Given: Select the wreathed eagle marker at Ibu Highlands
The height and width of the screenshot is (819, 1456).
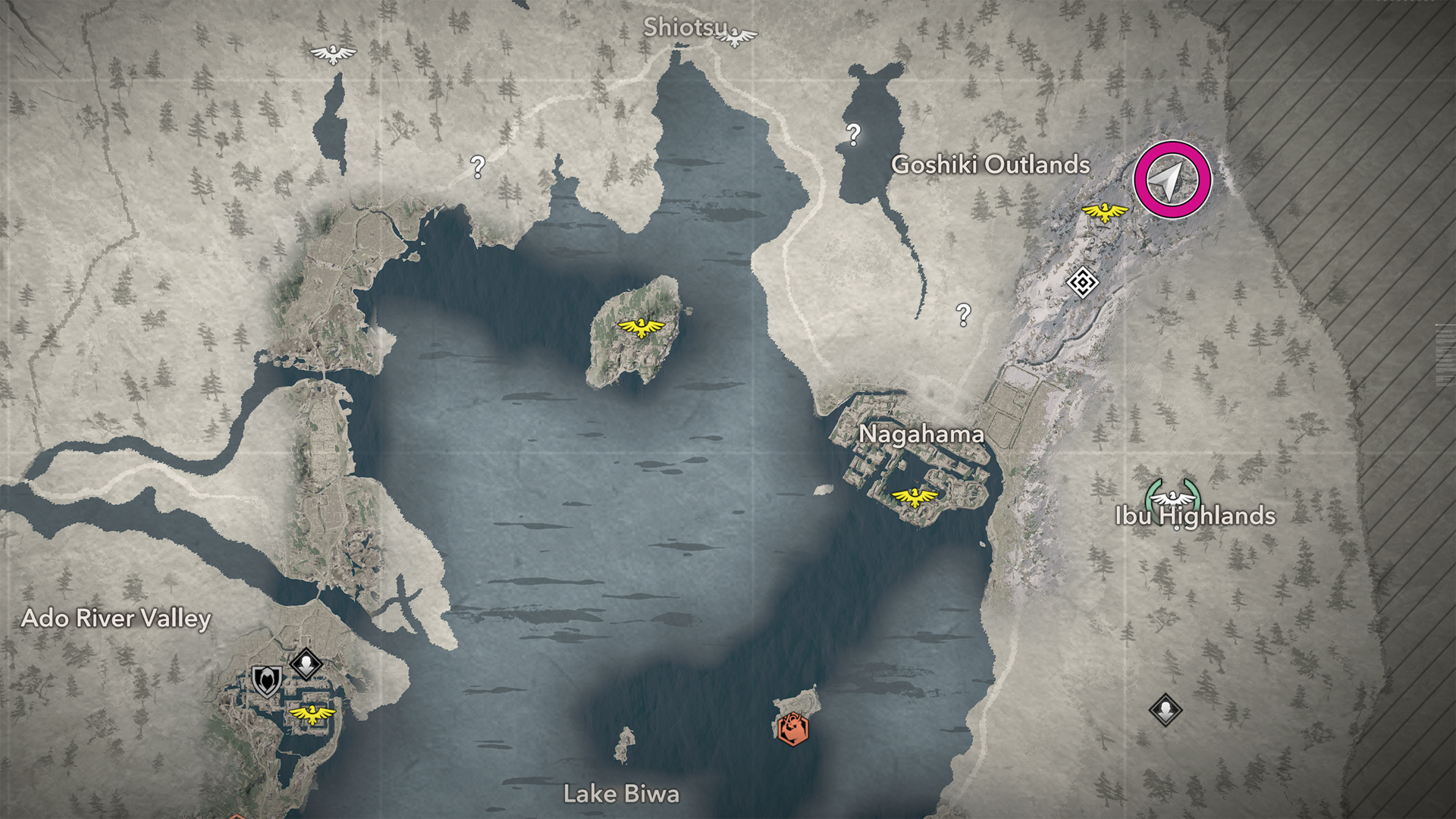Looking at the screenshot, I should 1172,497.
